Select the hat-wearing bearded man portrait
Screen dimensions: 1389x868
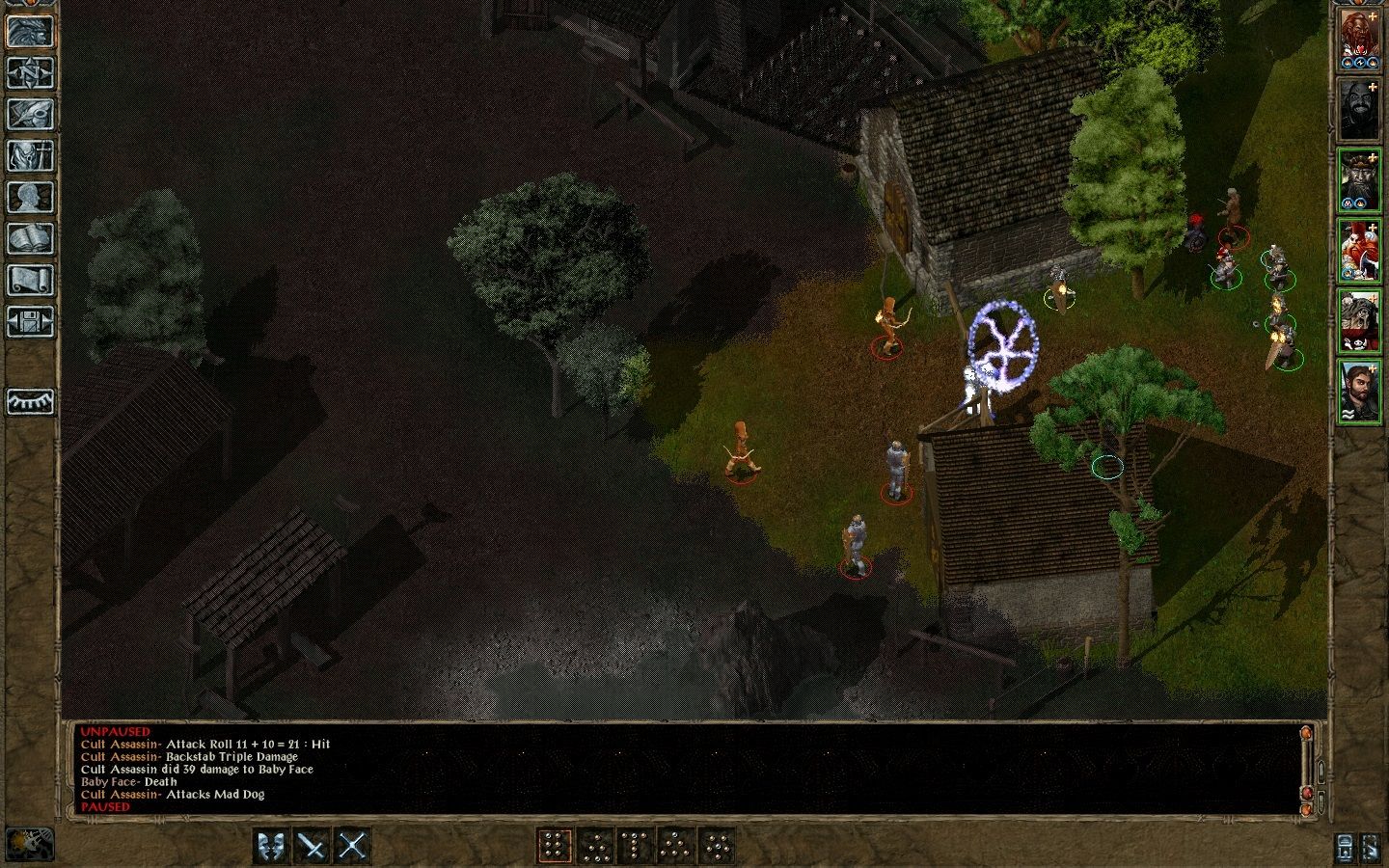[x=1358, y=180]
